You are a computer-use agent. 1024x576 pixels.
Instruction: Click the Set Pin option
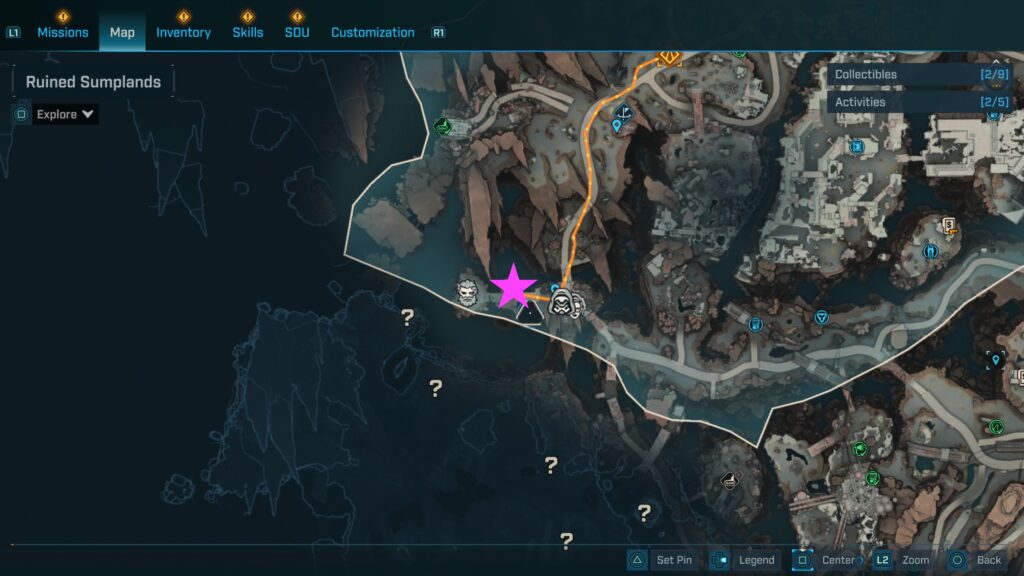[662, 560]
